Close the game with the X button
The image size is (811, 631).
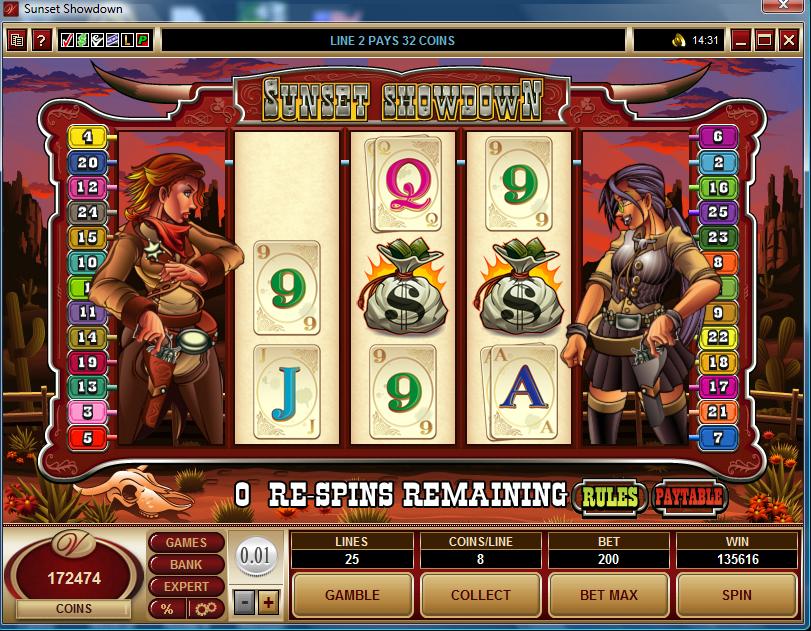(787, 41)
